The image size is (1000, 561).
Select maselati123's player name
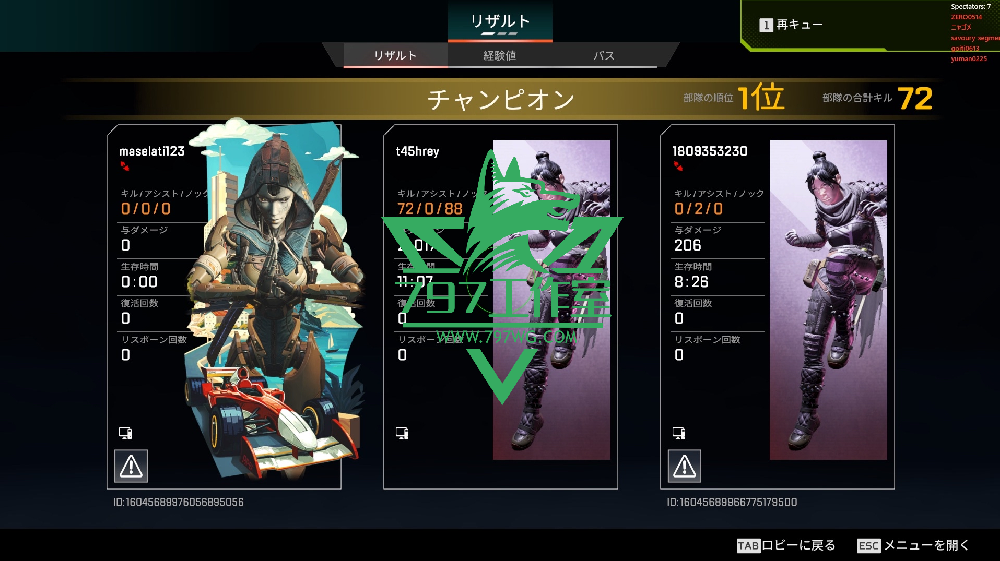[x=152, y=151]
